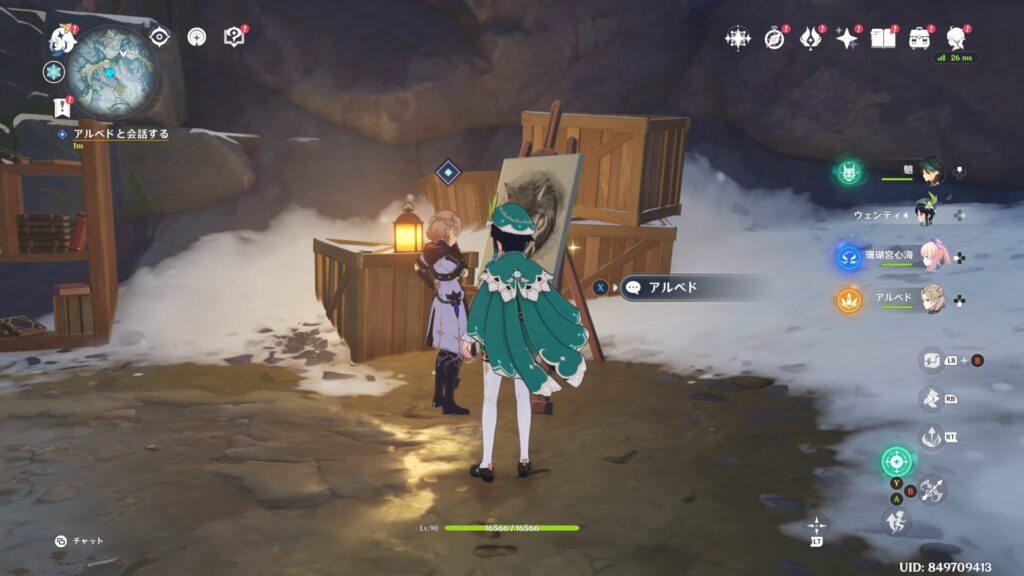Image resolution: width=1024 pixels, height=576 pixels.
Task: Open the Paimon menu
Action: click(62, 40)
